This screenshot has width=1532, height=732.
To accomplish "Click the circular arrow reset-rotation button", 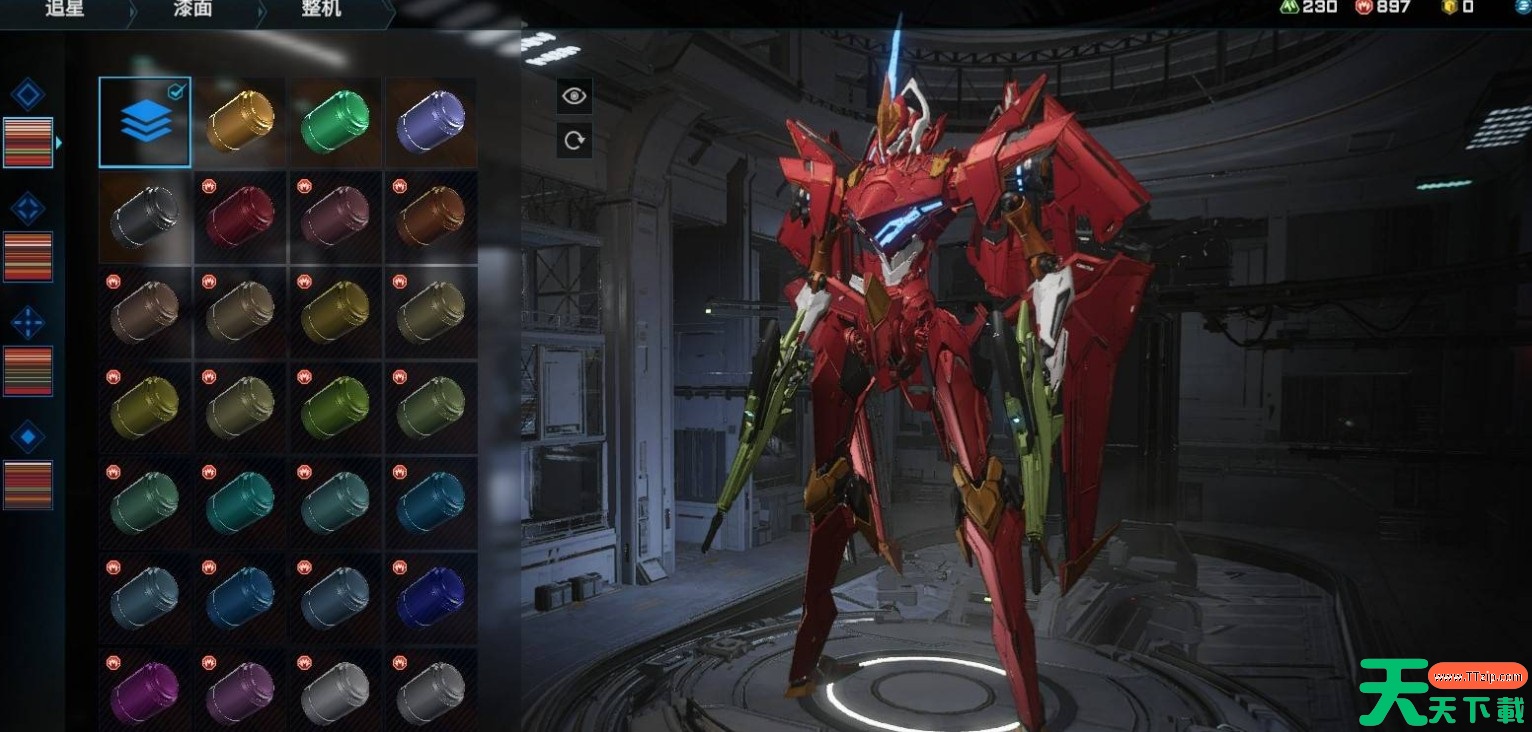I will tap(574, 140).
